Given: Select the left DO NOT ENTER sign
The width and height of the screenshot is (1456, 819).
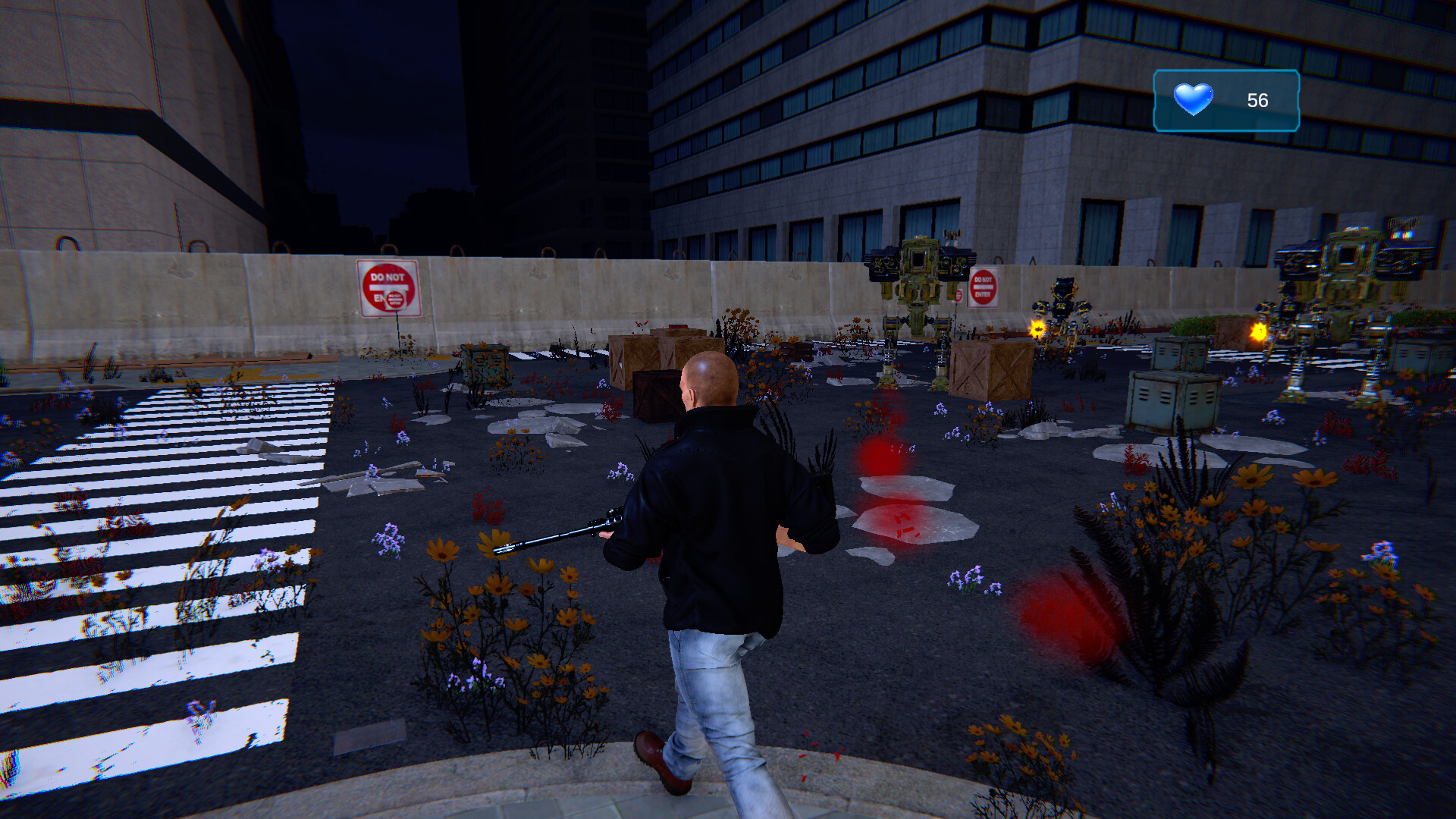Looking at the screenshot, I should (x=388, y=288).
